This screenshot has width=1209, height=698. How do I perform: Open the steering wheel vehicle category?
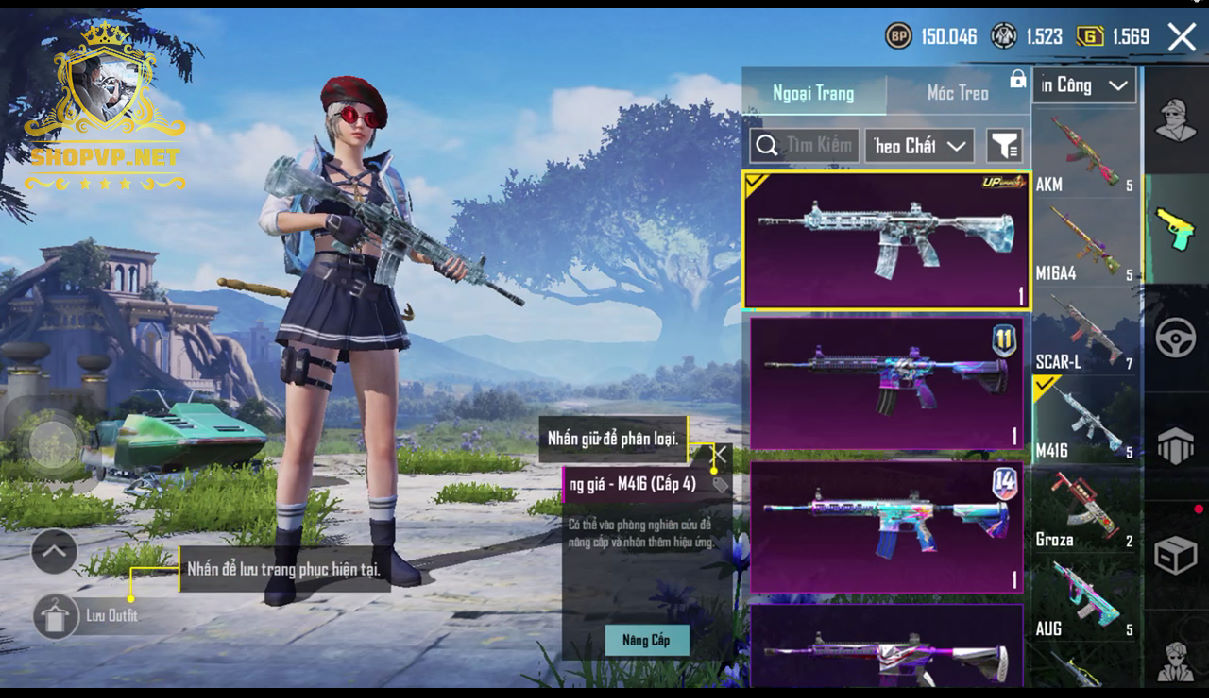(x=1175, y=338)
